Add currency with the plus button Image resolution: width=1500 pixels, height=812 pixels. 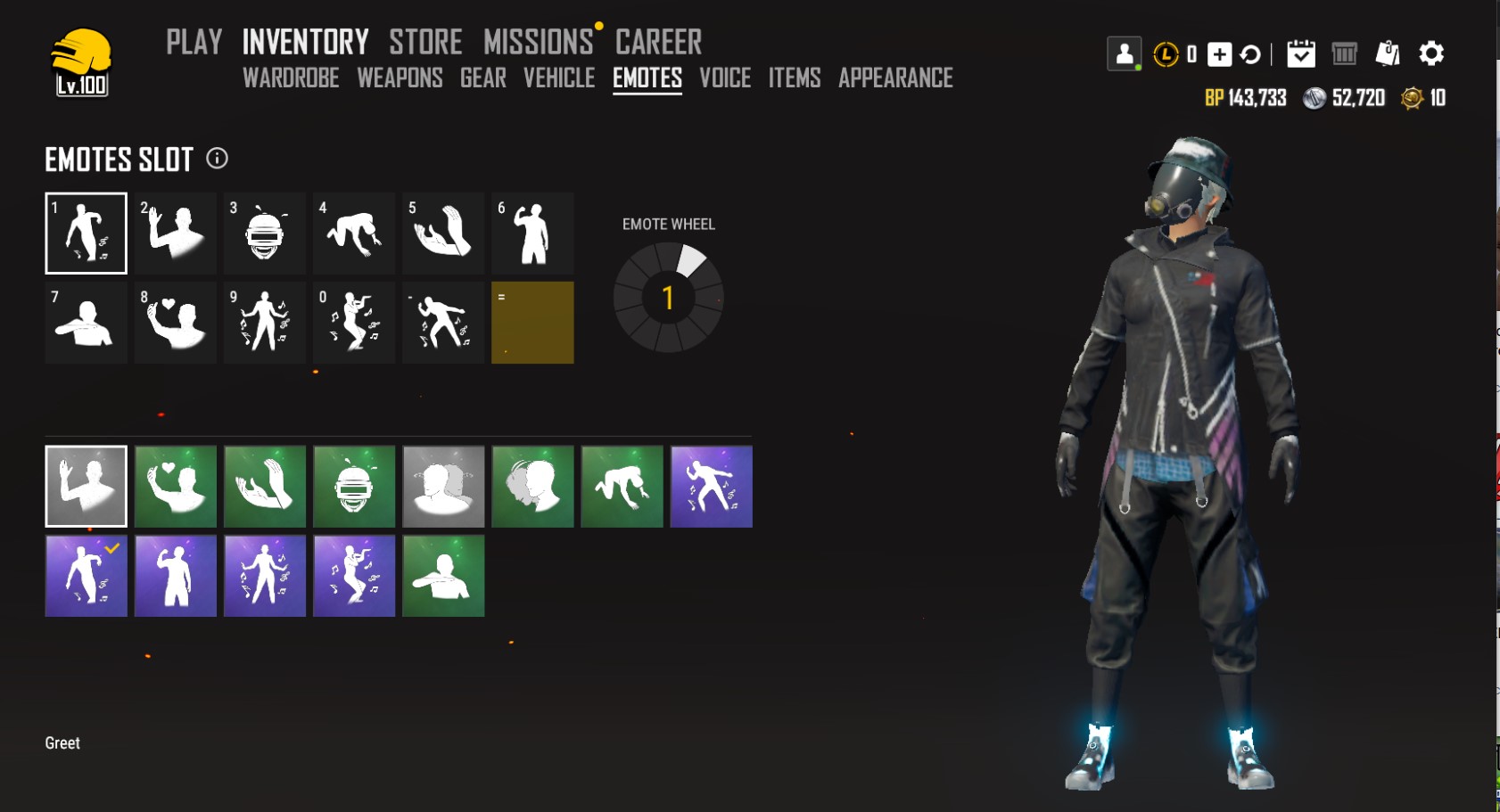click(x=1219, y=54)
